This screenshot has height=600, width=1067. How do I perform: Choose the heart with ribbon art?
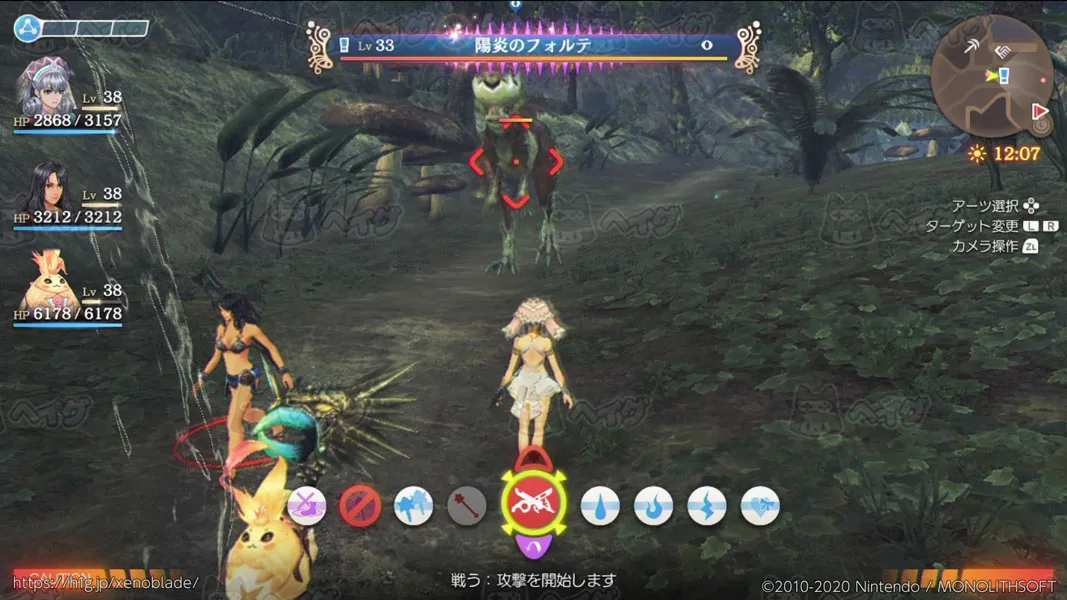point(759,506)
